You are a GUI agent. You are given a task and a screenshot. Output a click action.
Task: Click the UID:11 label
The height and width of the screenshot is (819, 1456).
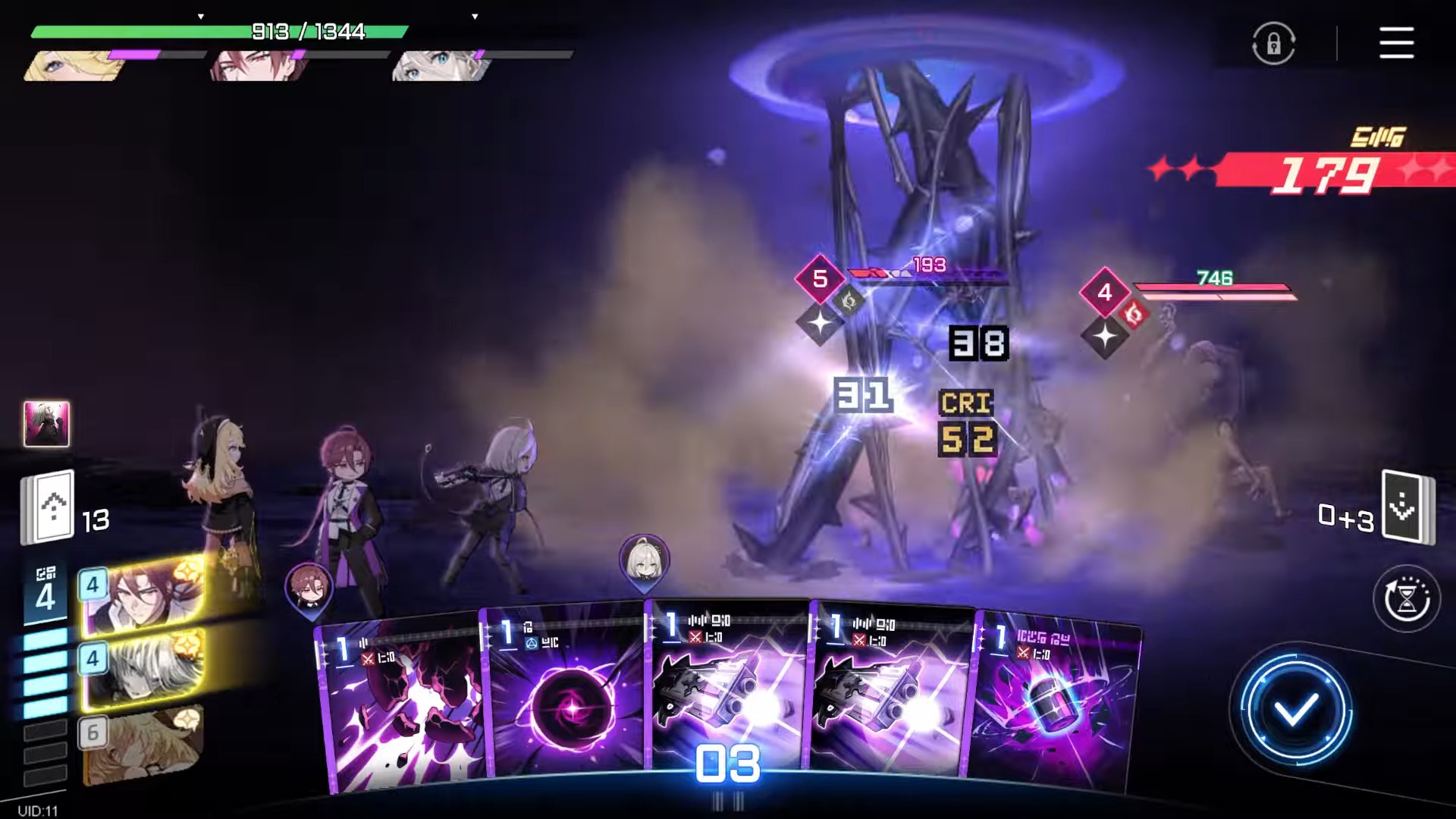36,809
